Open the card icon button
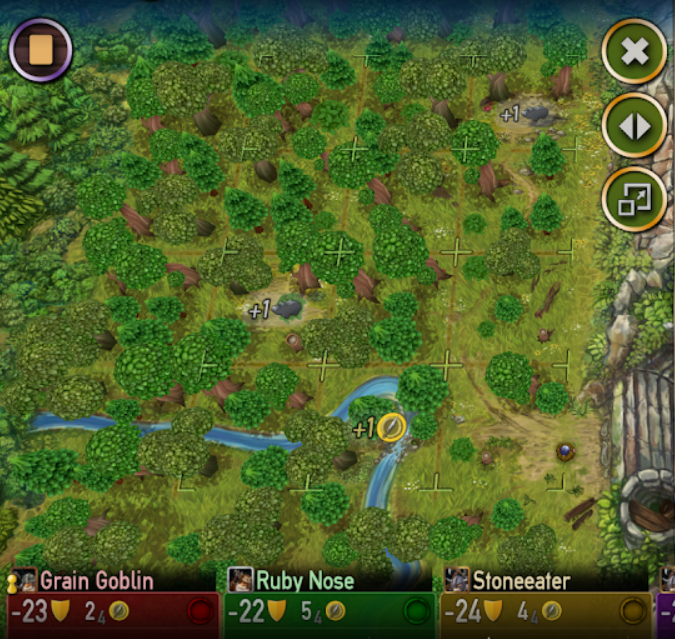 [40, 49]
